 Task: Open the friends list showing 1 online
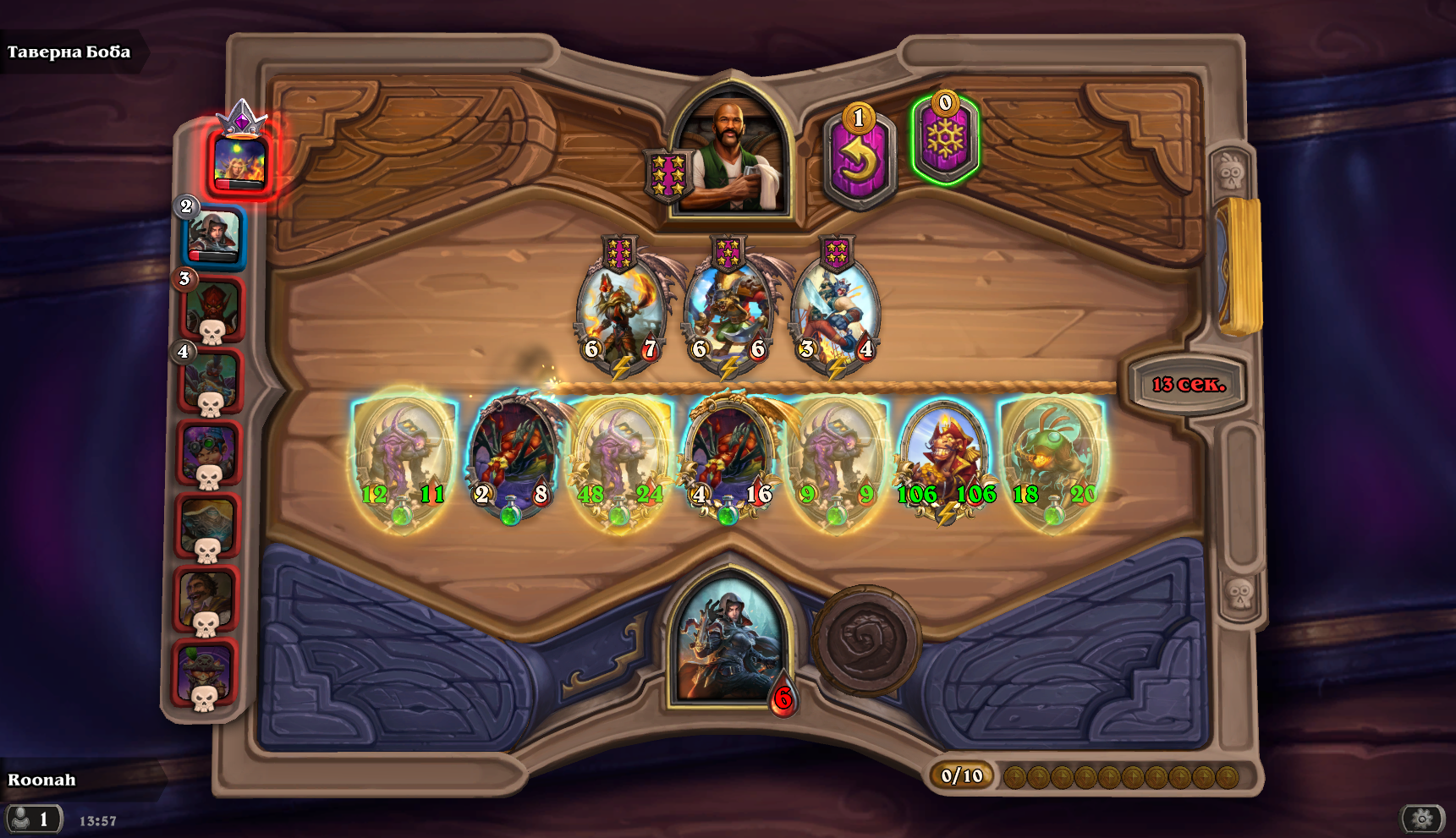pos(34,818)
